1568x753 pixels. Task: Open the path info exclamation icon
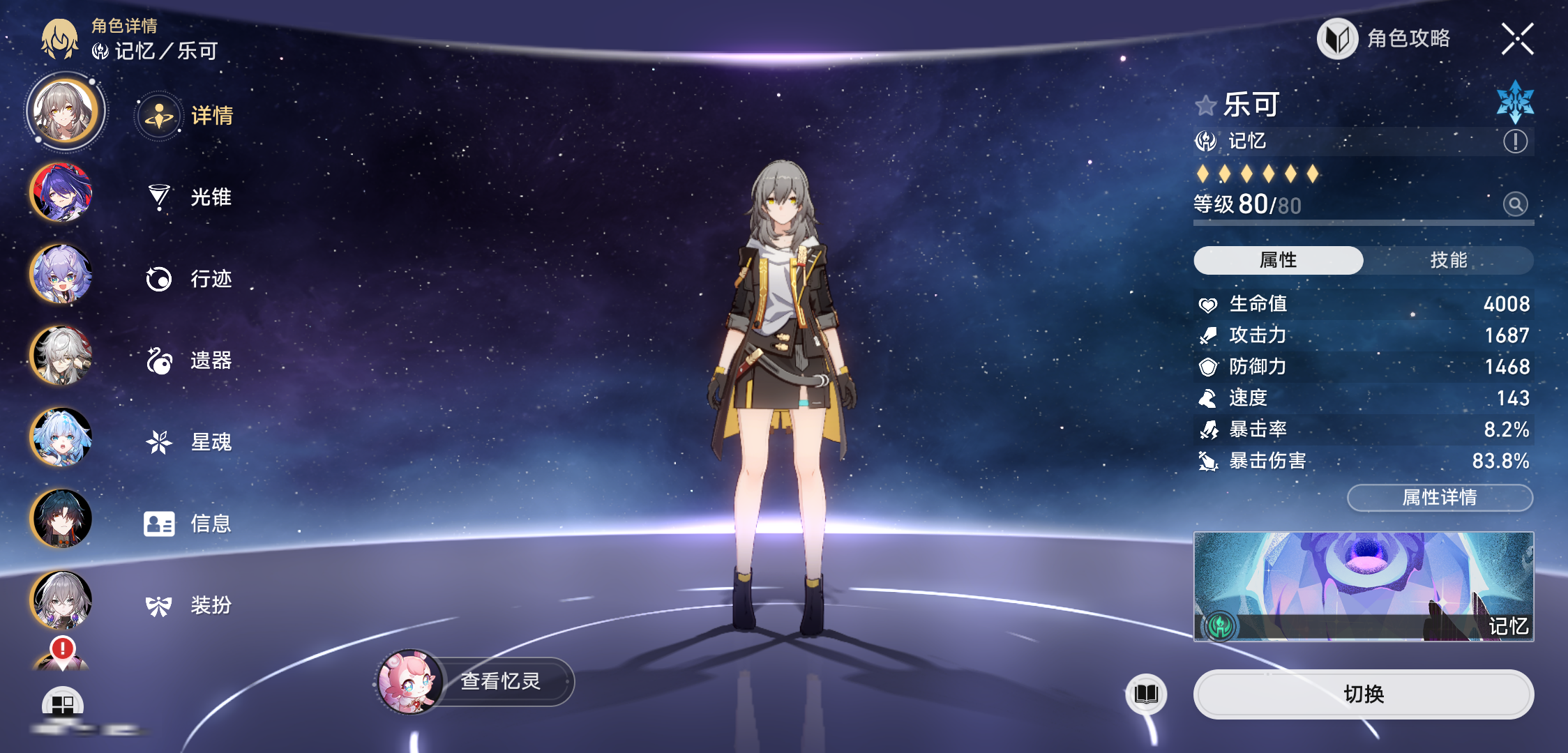(1515, 142)
